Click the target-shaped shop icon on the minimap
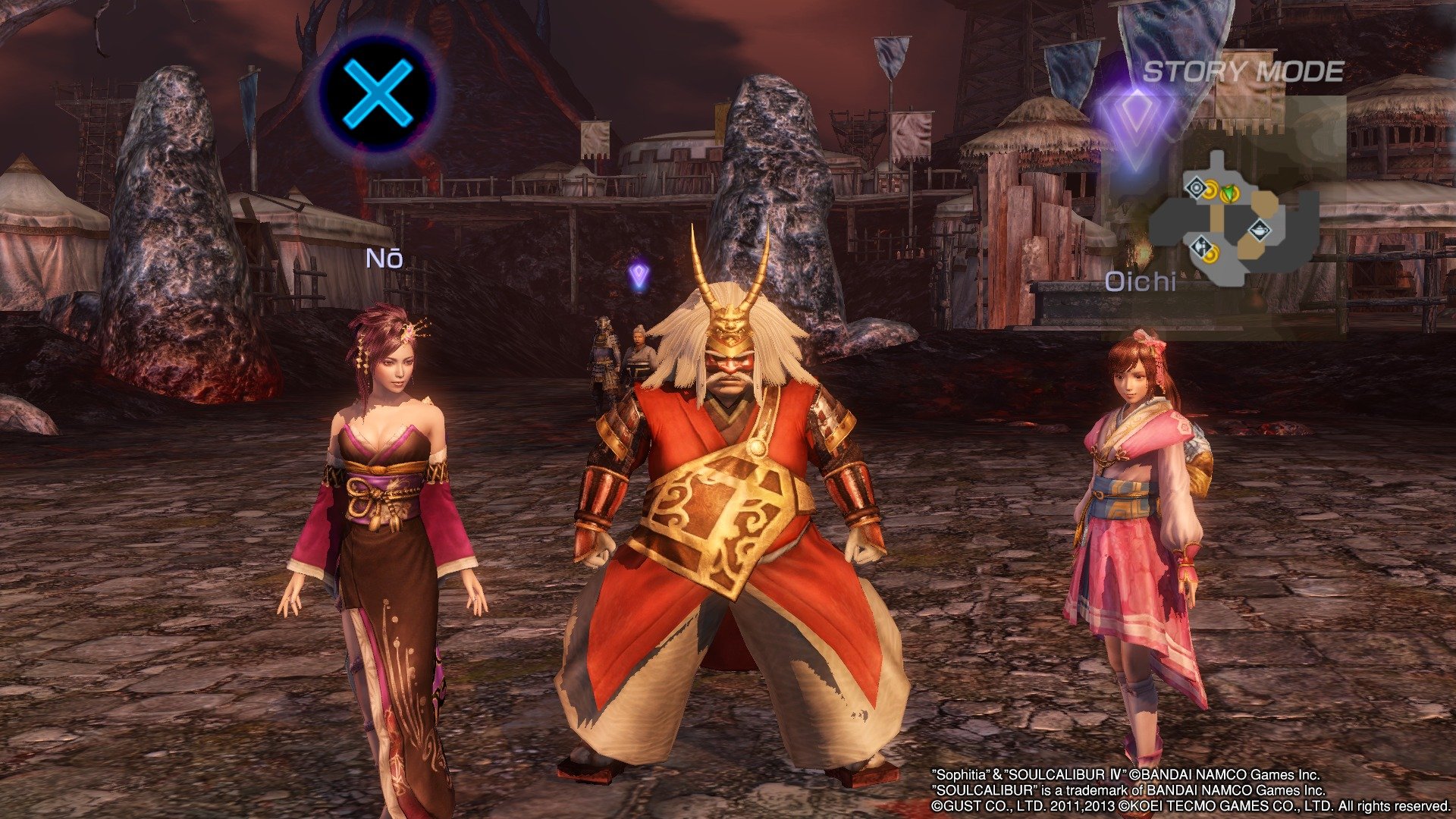Viewport: 1456px width, 819px height. (x=1197, y=187)
